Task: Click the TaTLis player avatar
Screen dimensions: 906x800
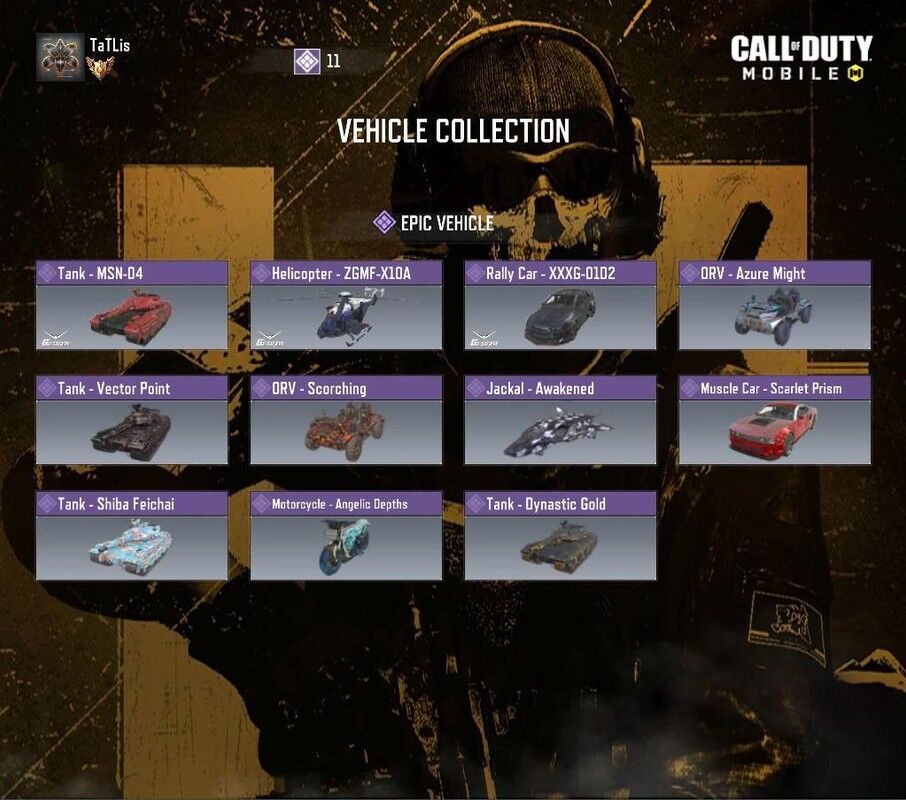Action: (59, 57)
